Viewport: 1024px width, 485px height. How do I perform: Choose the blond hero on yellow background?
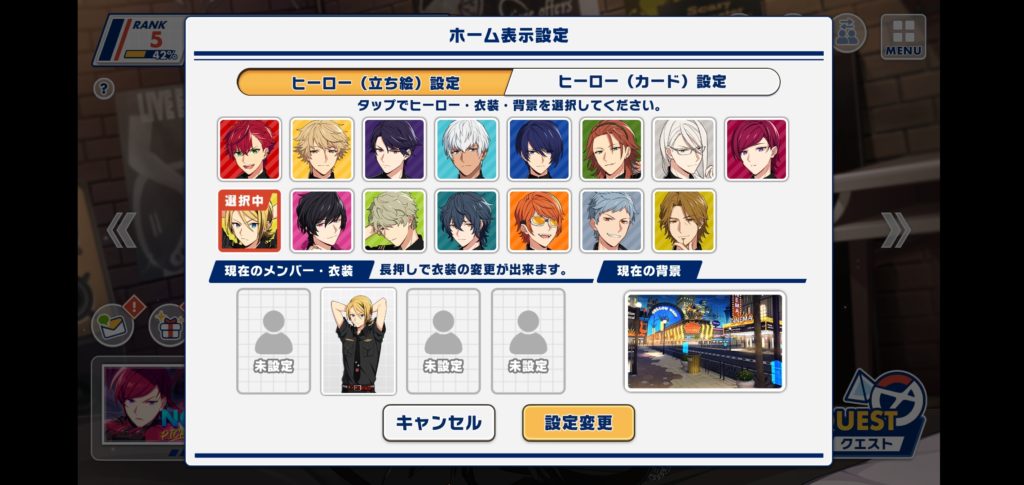tap(322, 149)
